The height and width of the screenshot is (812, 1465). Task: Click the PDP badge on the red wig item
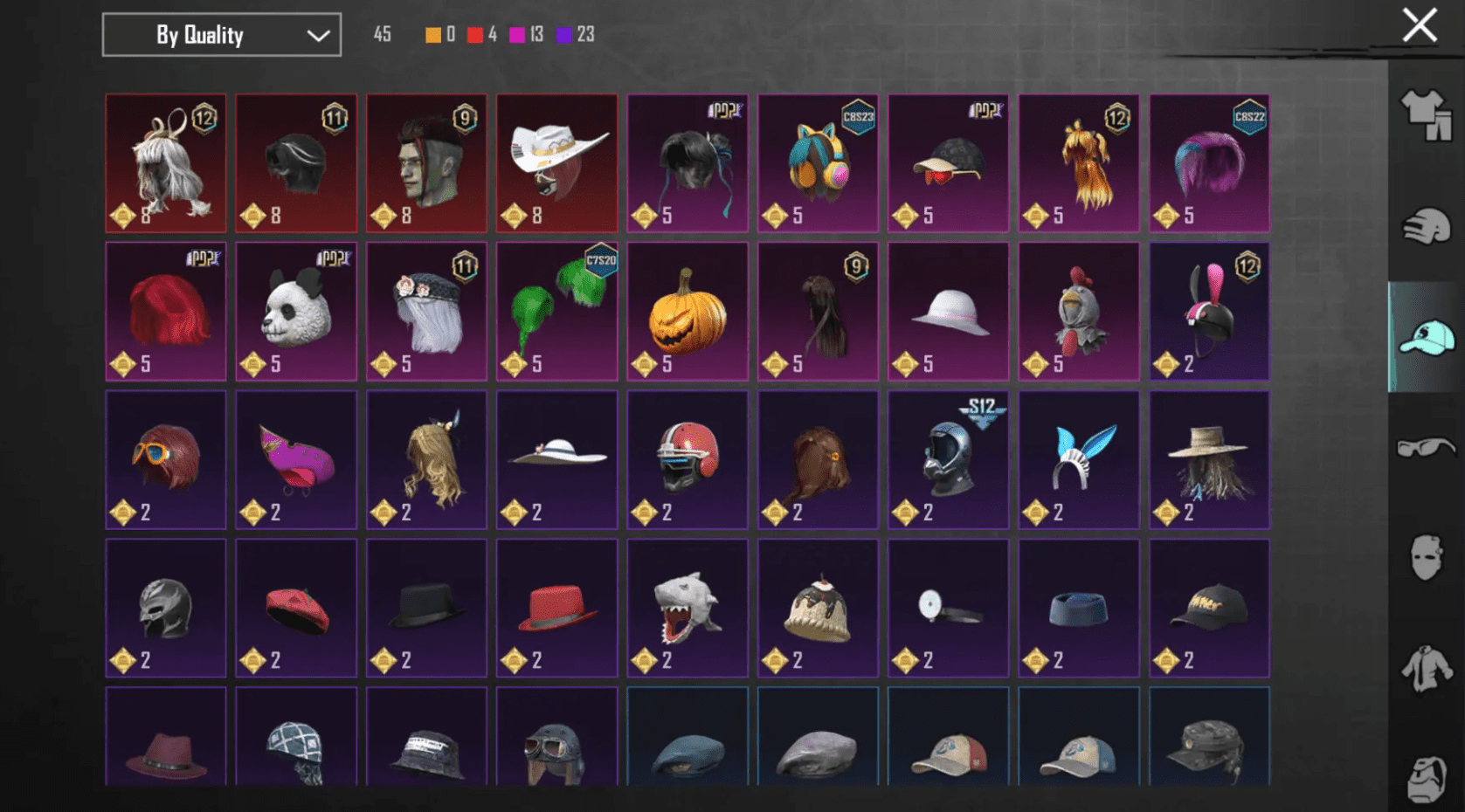point(203,257)
